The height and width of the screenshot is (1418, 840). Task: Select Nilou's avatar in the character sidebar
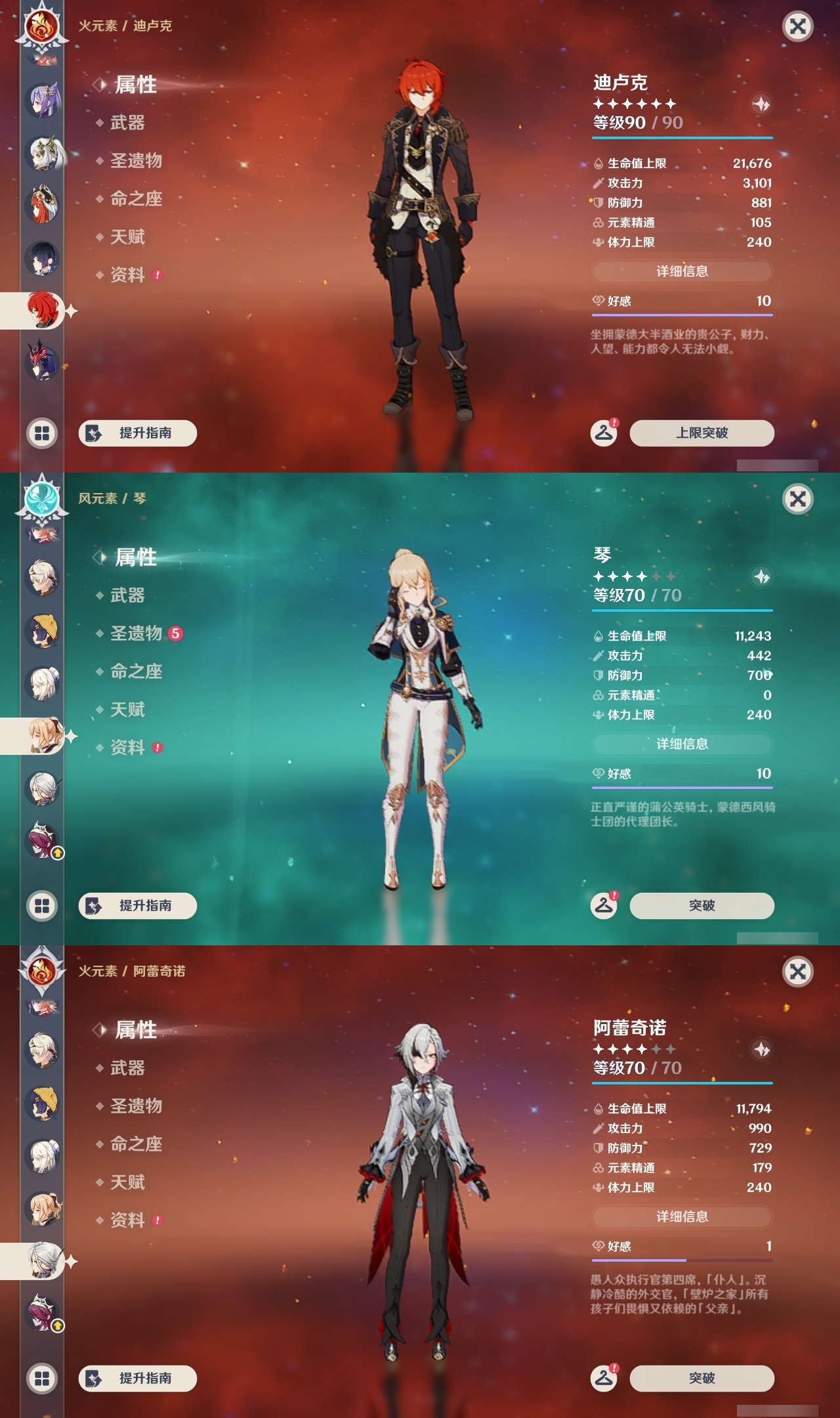(x=41, y=204)
